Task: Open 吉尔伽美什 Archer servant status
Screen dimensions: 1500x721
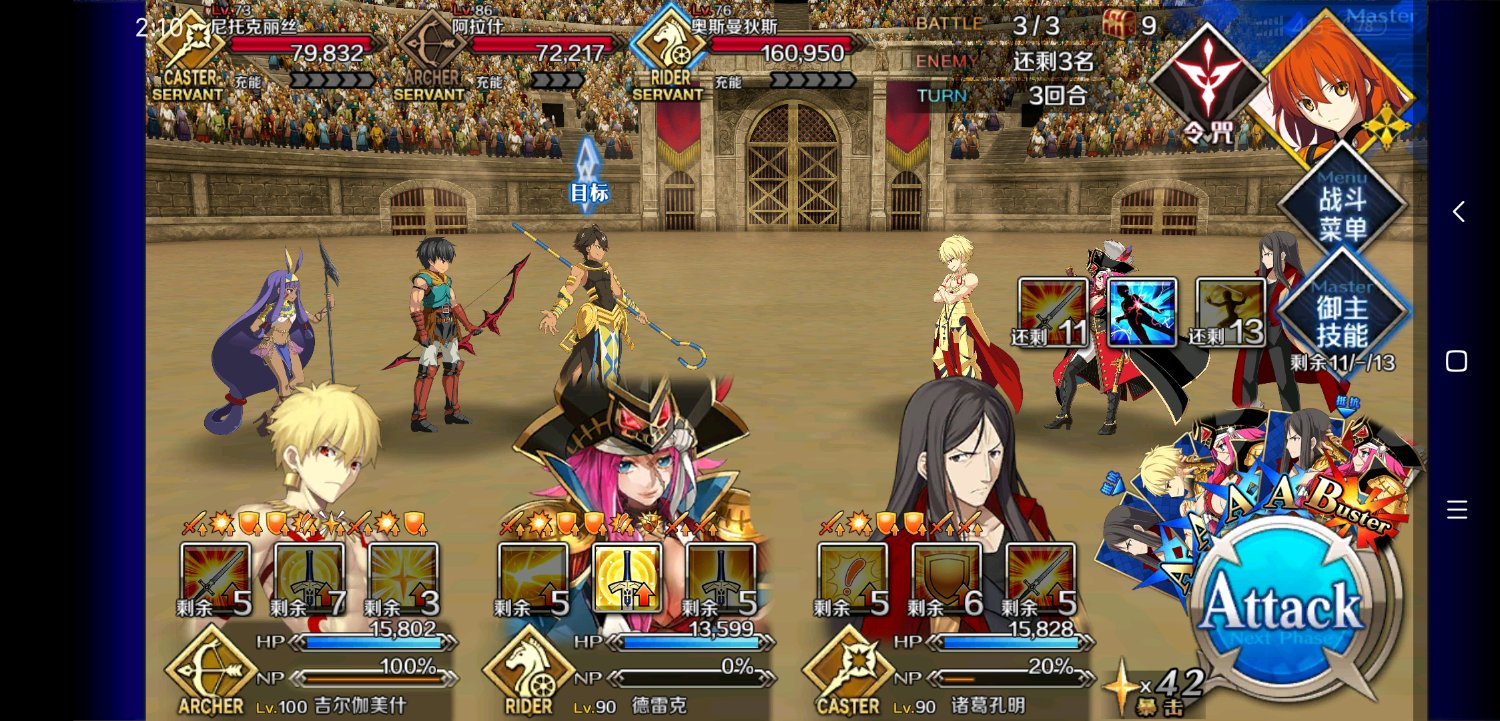Action: (x=310, y=670)
